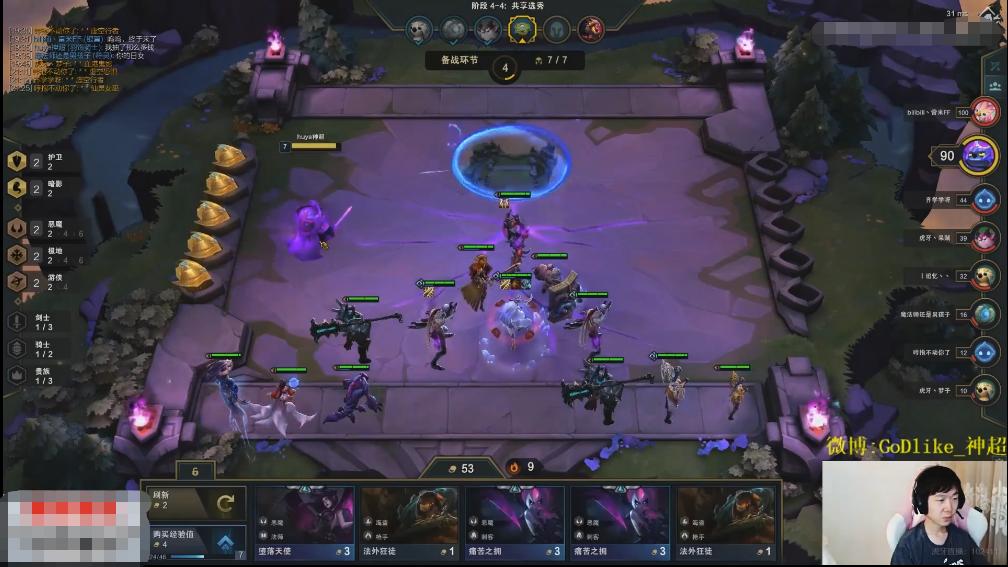
Task: Select the inactive 贵族 trait
Action: tap(17, 375)
